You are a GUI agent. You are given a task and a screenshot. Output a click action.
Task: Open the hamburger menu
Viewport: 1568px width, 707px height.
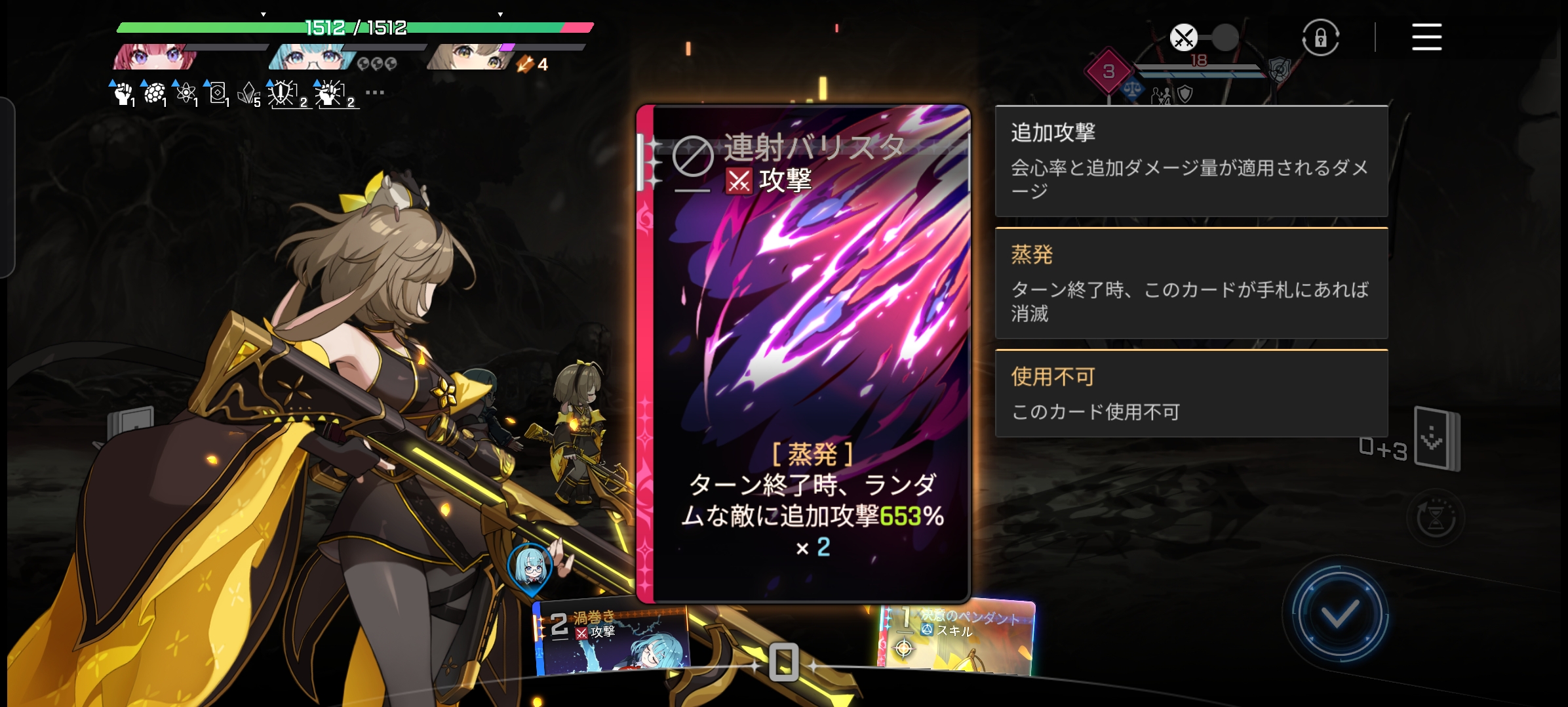click(x=1426, y=37)
